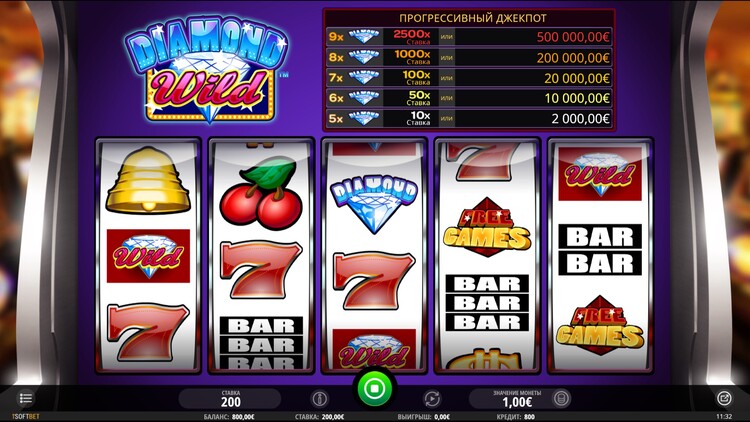
Task: Activate the autoplay circular arrows icon
Action: 432,398
